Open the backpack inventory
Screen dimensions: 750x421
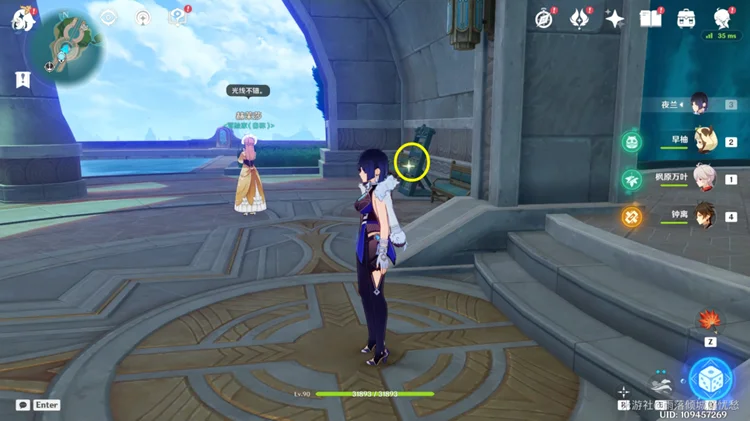pos(687,18)
